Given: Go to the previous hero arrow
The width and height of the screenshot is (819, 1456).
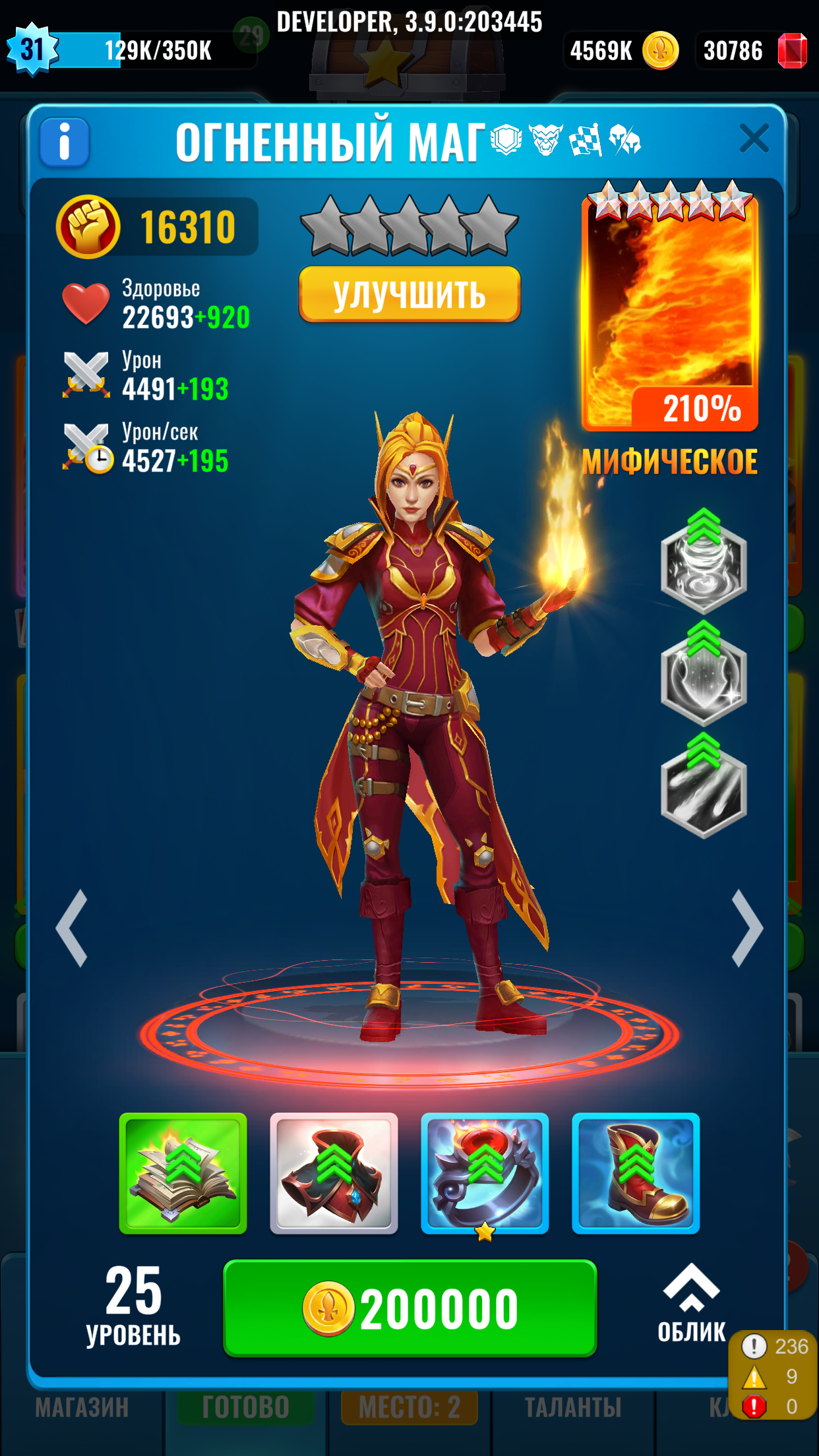Looking at the screenshot, I should click(73, 928).
